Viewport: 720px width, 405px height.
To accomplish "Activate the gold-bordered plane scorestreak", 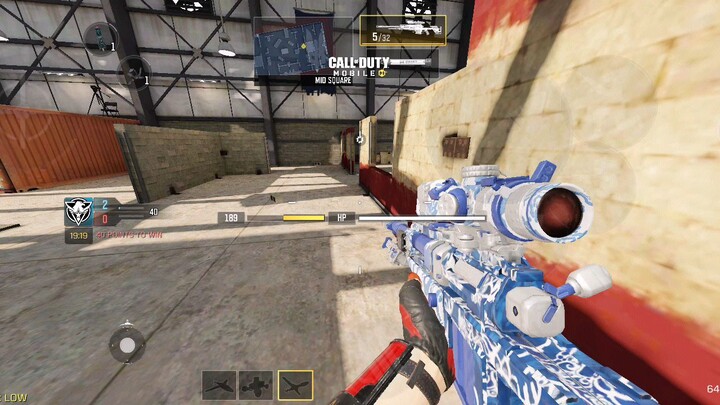I will pyautogui.click(x=295, y=384).
